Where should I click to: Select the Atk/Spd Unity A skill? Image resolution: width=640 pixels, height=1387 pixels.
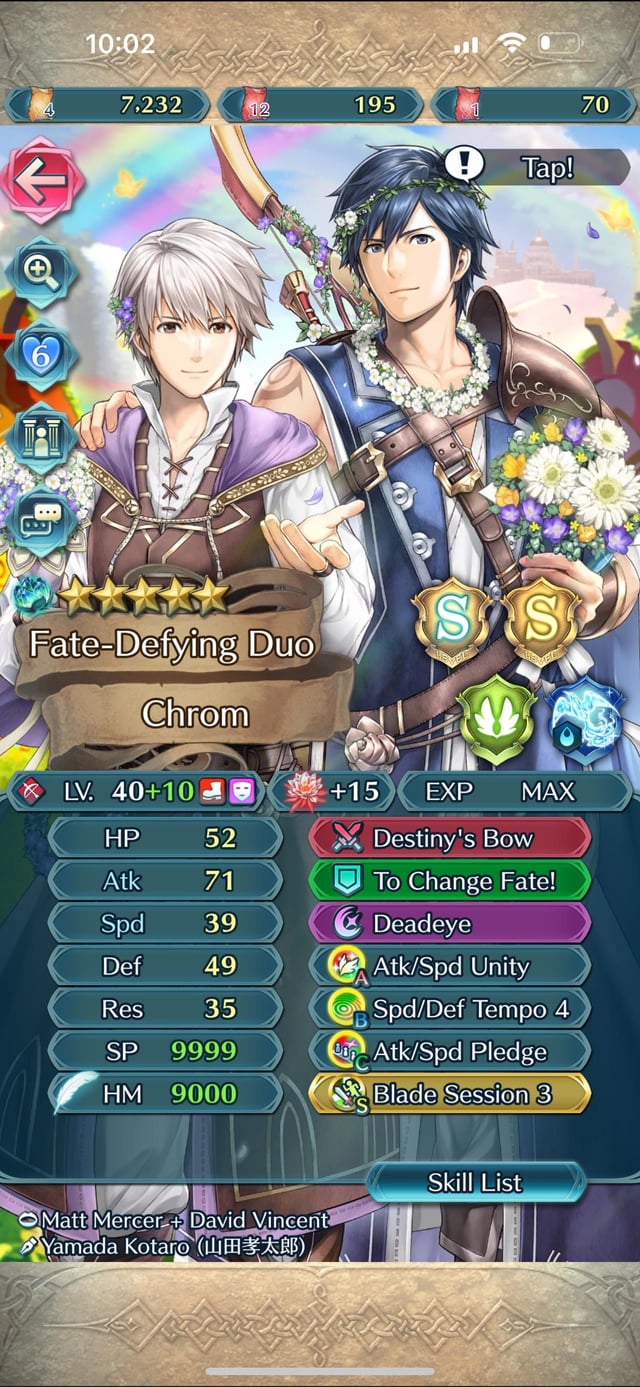tap(450, 966)
